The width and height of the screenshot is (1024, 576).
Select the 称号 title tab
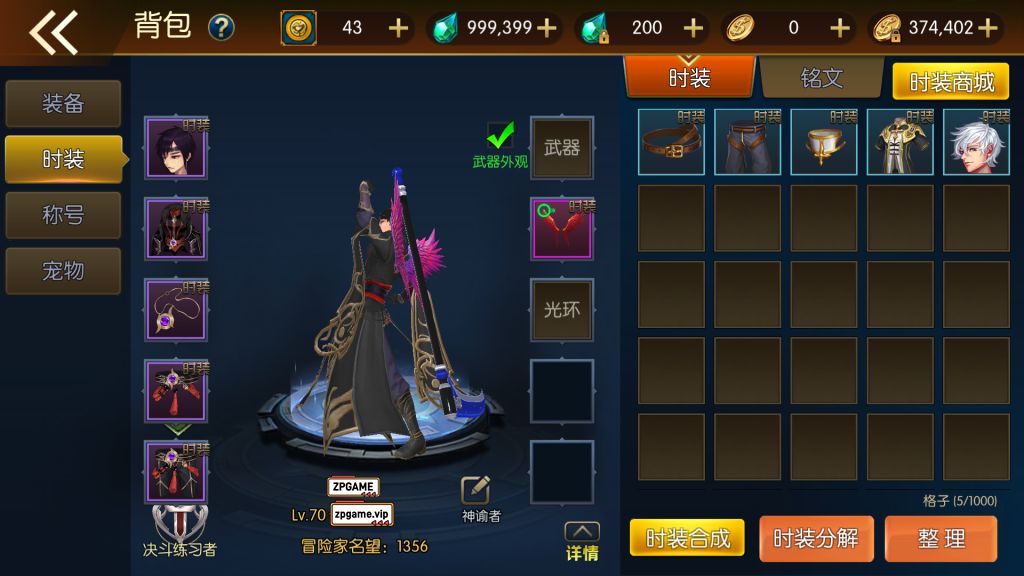coord(63,215)
